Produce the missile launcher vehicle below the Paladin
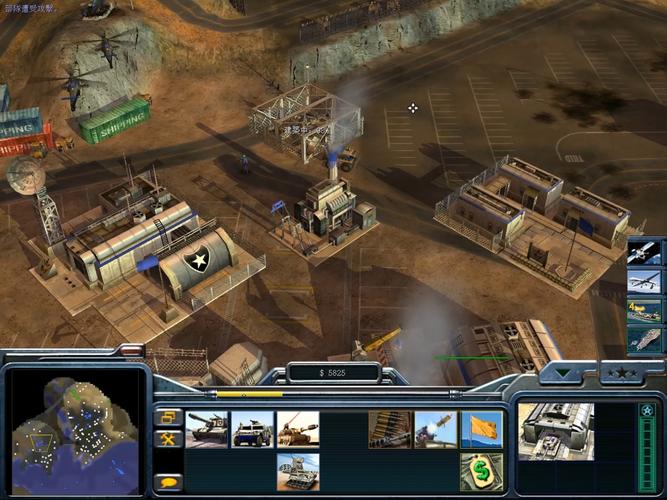 [x=298, y=471]
